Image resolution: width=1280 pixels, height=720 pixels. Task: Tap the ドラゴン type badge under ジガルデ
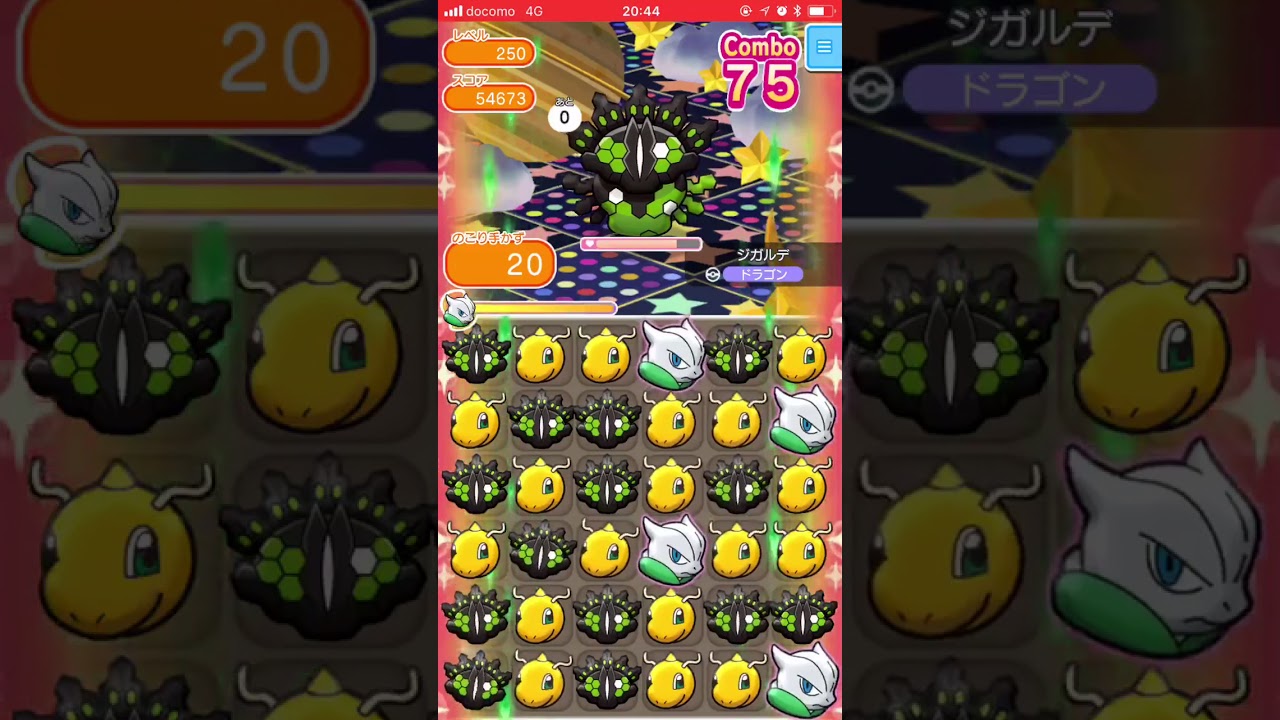(763, 272)
